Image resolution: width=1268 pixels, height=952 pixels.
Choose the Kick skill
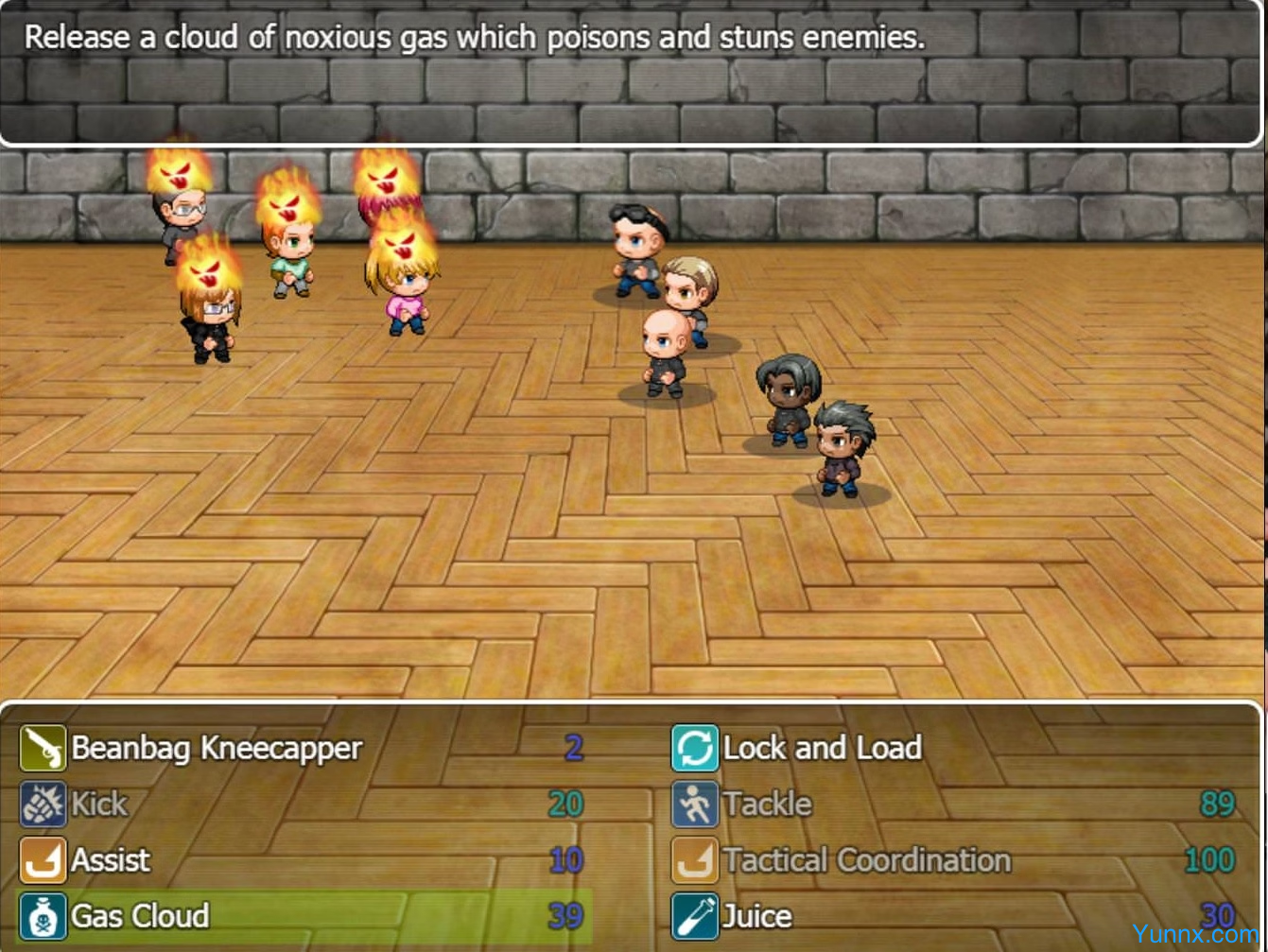[99, 805]
